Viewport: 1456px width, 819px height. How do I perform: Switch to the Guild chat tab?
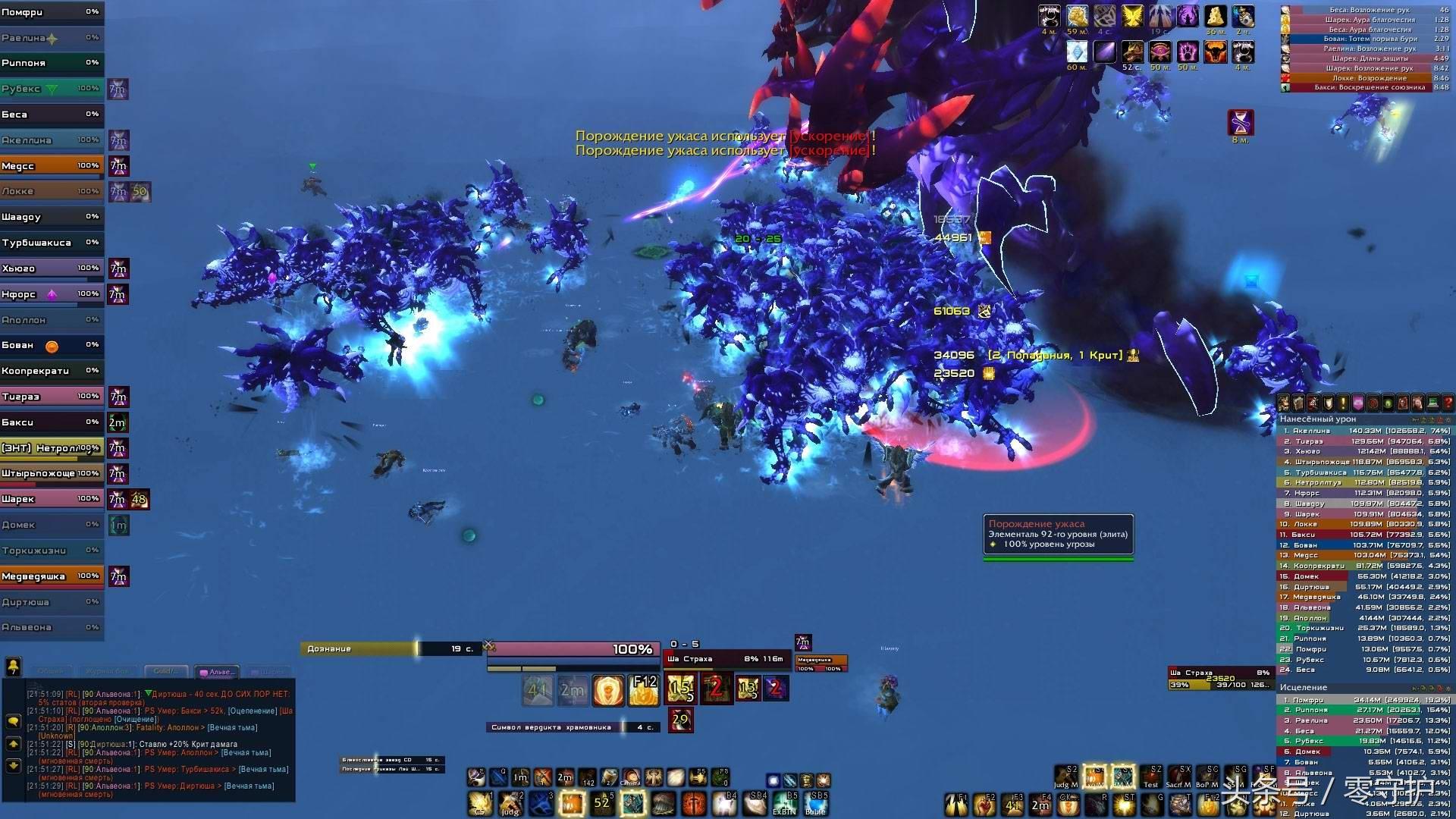click(x=166, y=671)
